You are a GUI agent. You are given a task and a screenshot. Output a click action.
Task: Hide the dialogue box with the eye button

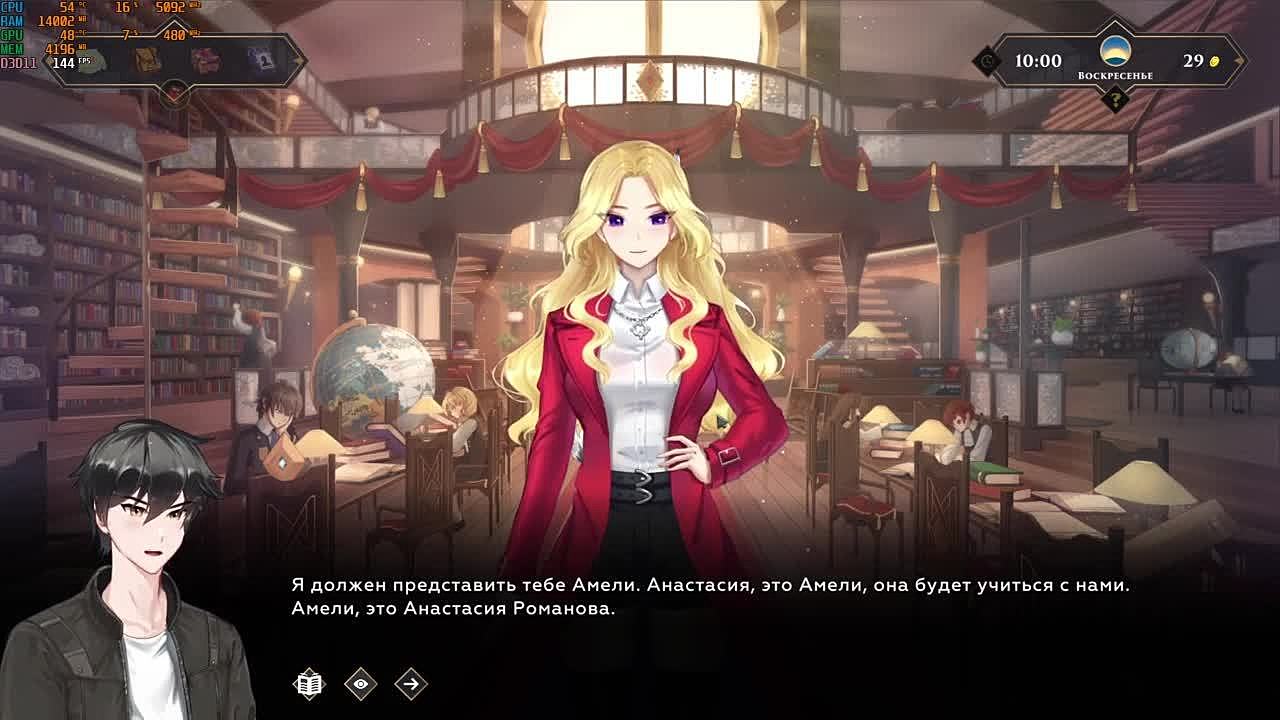pos(360,684)
